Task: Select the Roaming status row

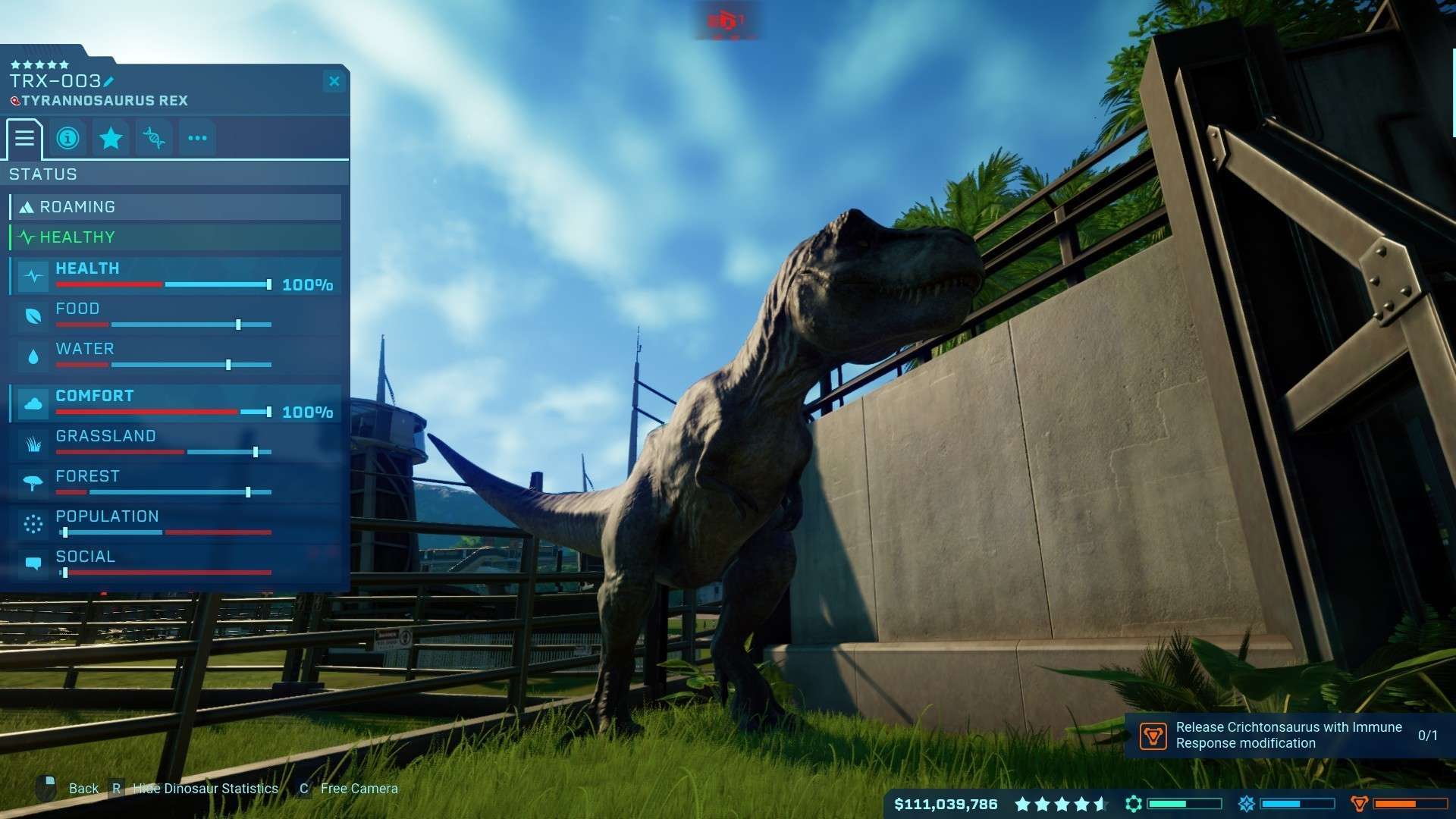Action: pyautogui.click(x=175, y=207)
